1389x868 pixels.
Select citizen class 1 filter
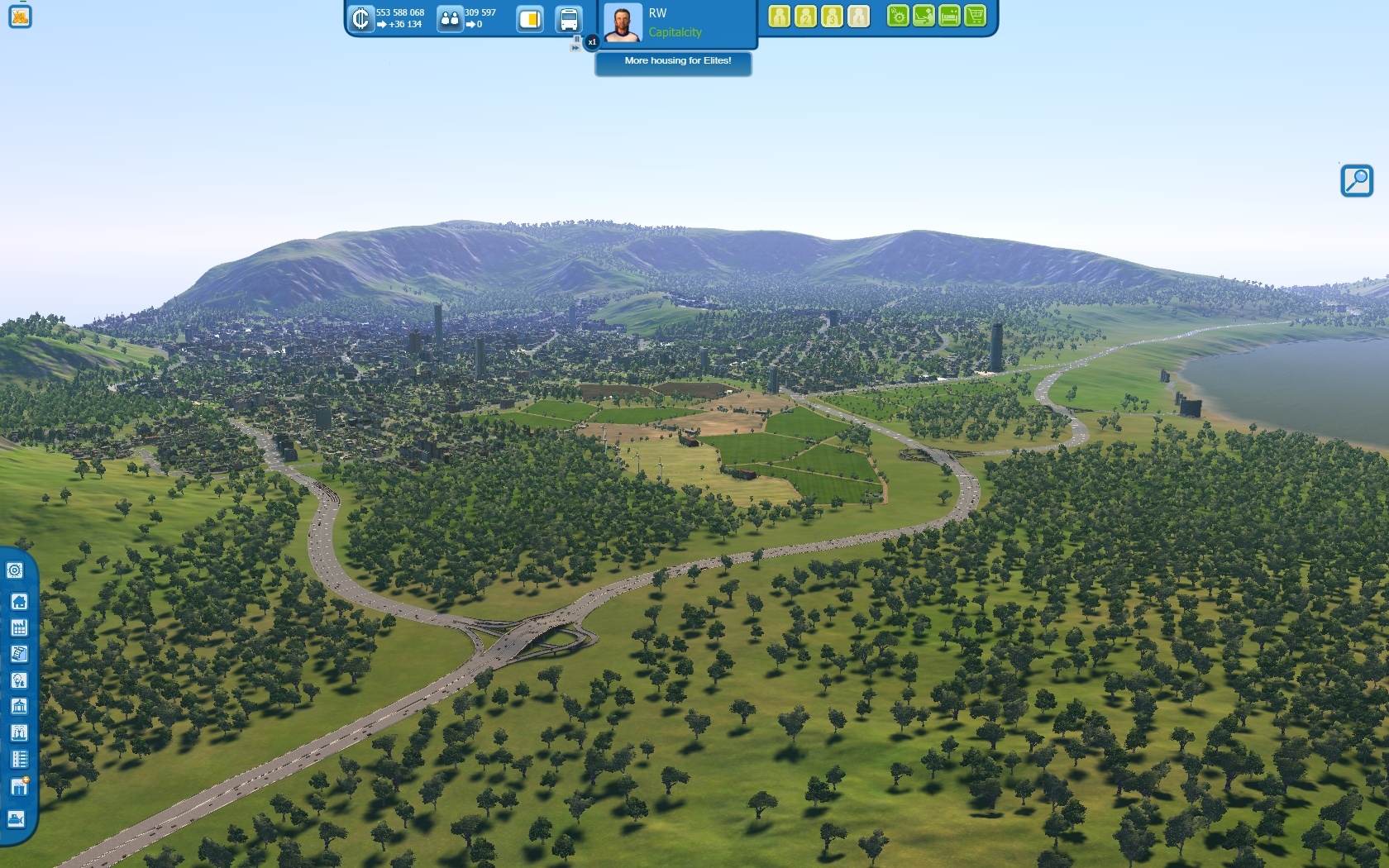point(779,17)
